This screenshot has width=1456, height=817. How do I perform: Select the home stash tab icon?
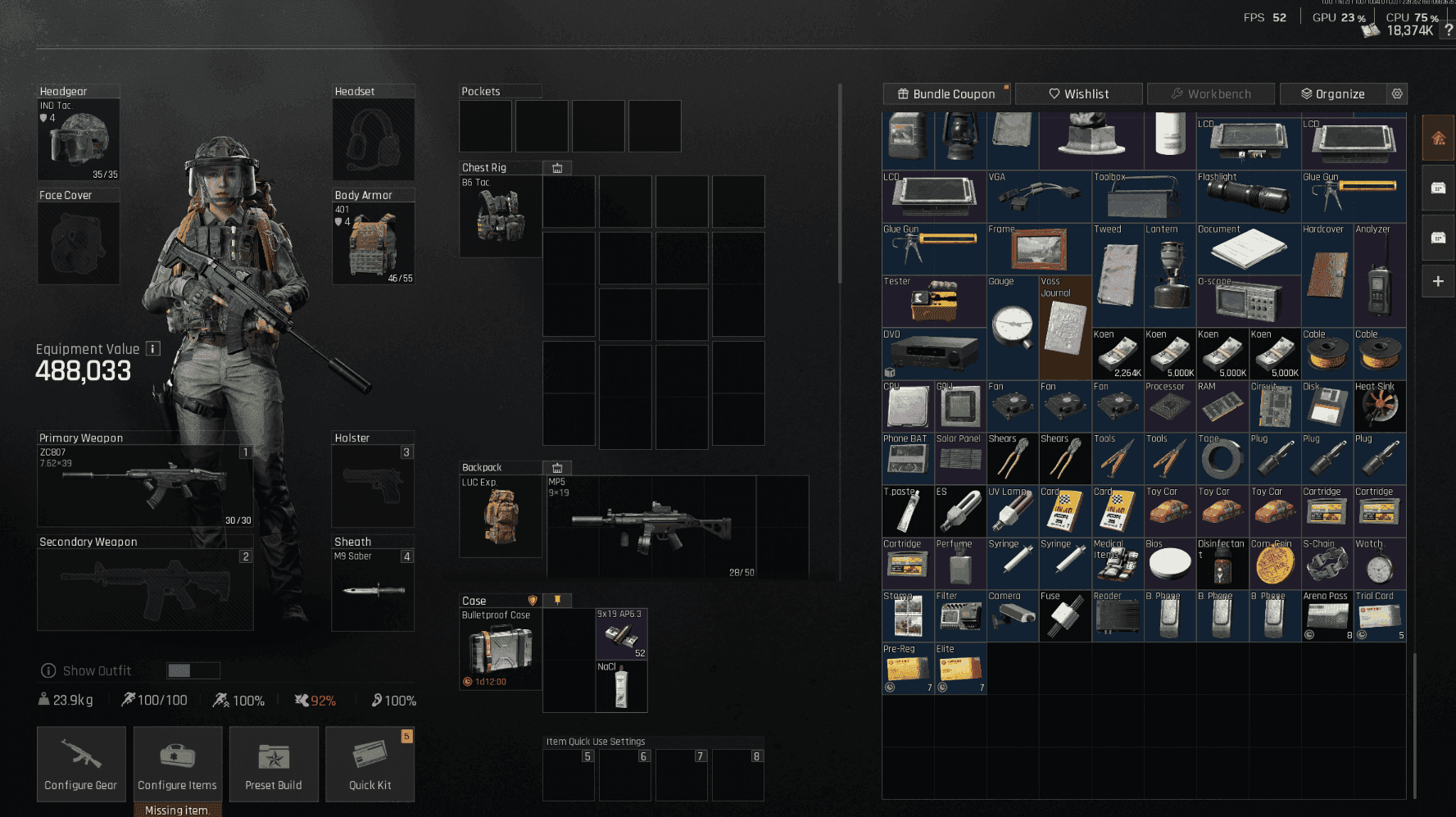click(1438, 138)
